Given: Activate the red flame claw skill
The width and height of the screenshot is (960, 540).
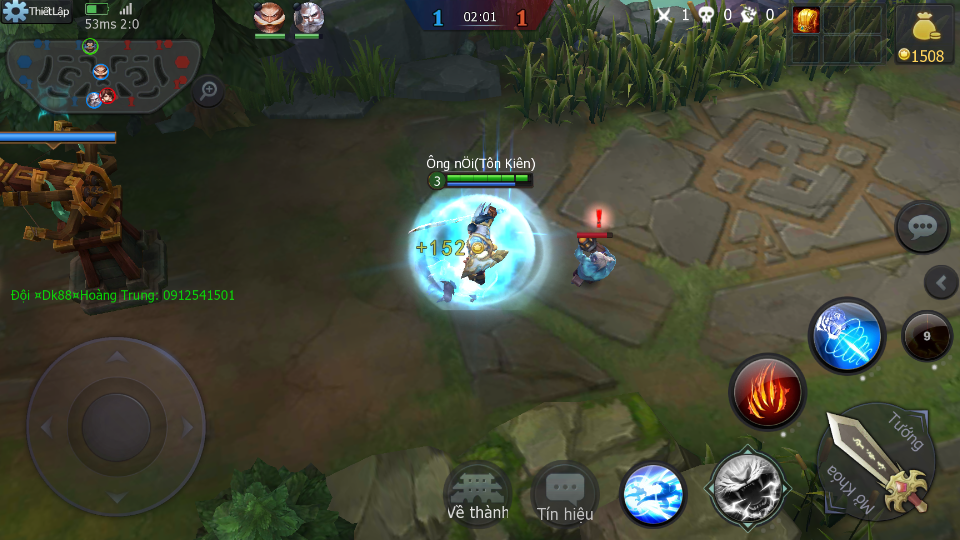Looking at the screenshot, I should pos(768,391).
